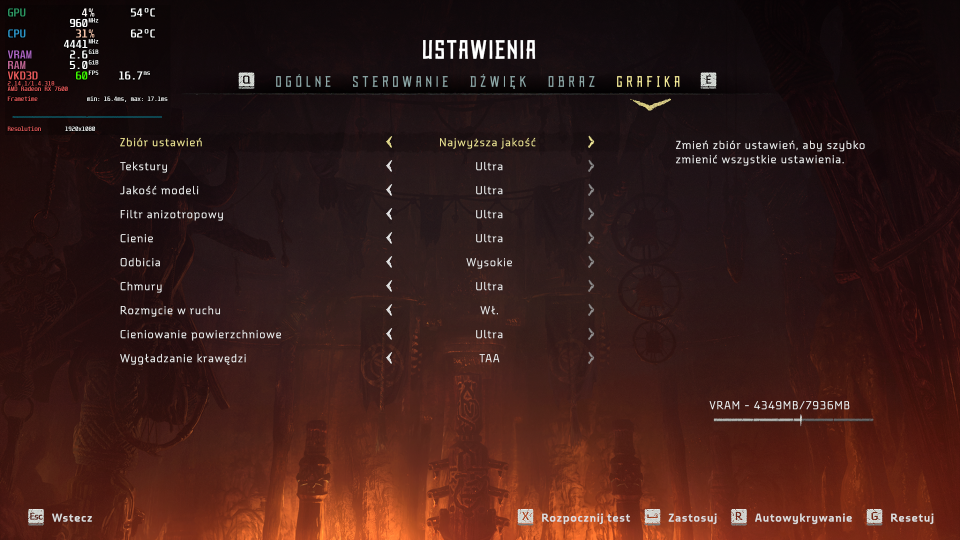Viewport: 960px width, 540px height.
Task: Reset settings with Resetuj
Action: [901, 517]
